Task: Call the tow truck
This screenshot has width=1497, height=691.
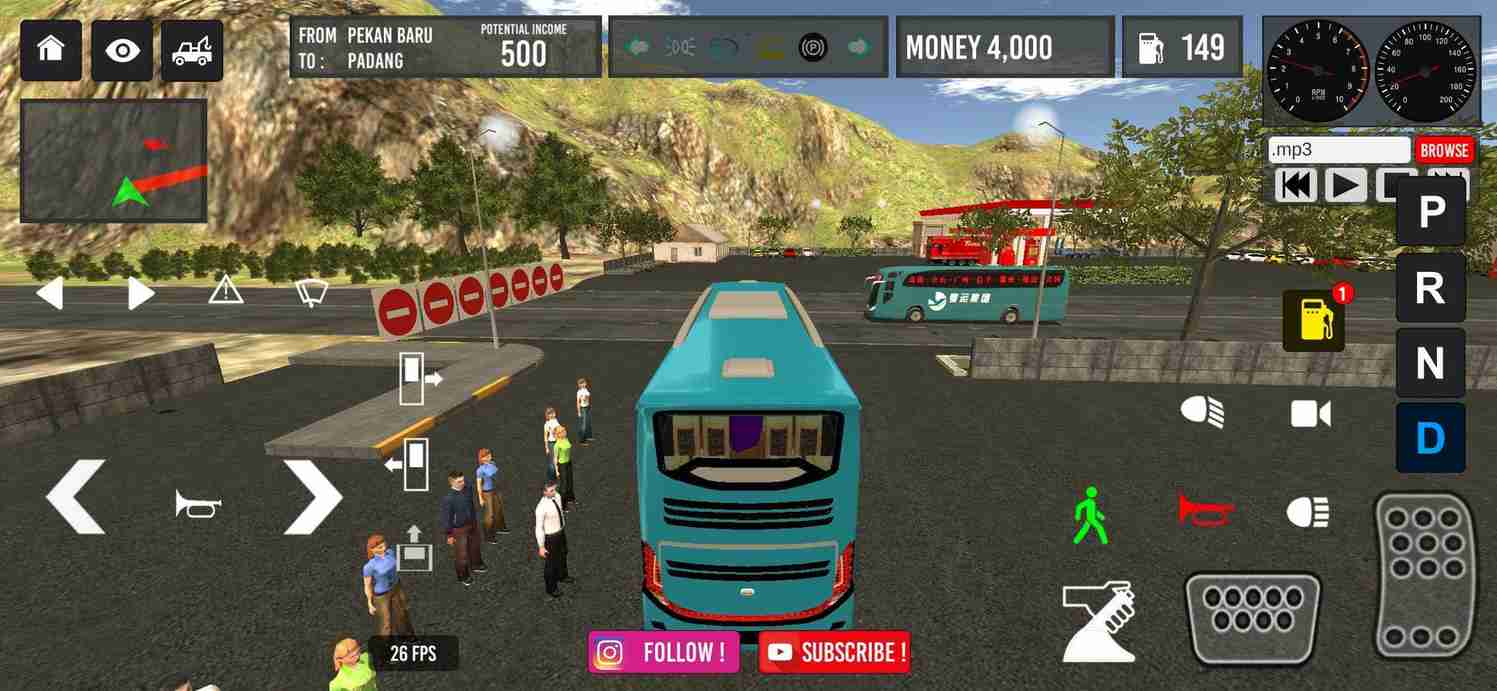Action: pyautogui.click(x=192, y=50)
